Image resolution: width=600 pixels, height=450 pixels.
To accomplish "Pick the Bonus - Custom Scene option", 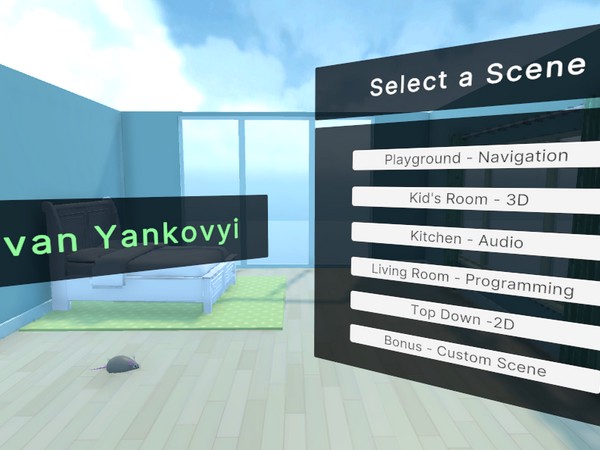I will point(466,354).
